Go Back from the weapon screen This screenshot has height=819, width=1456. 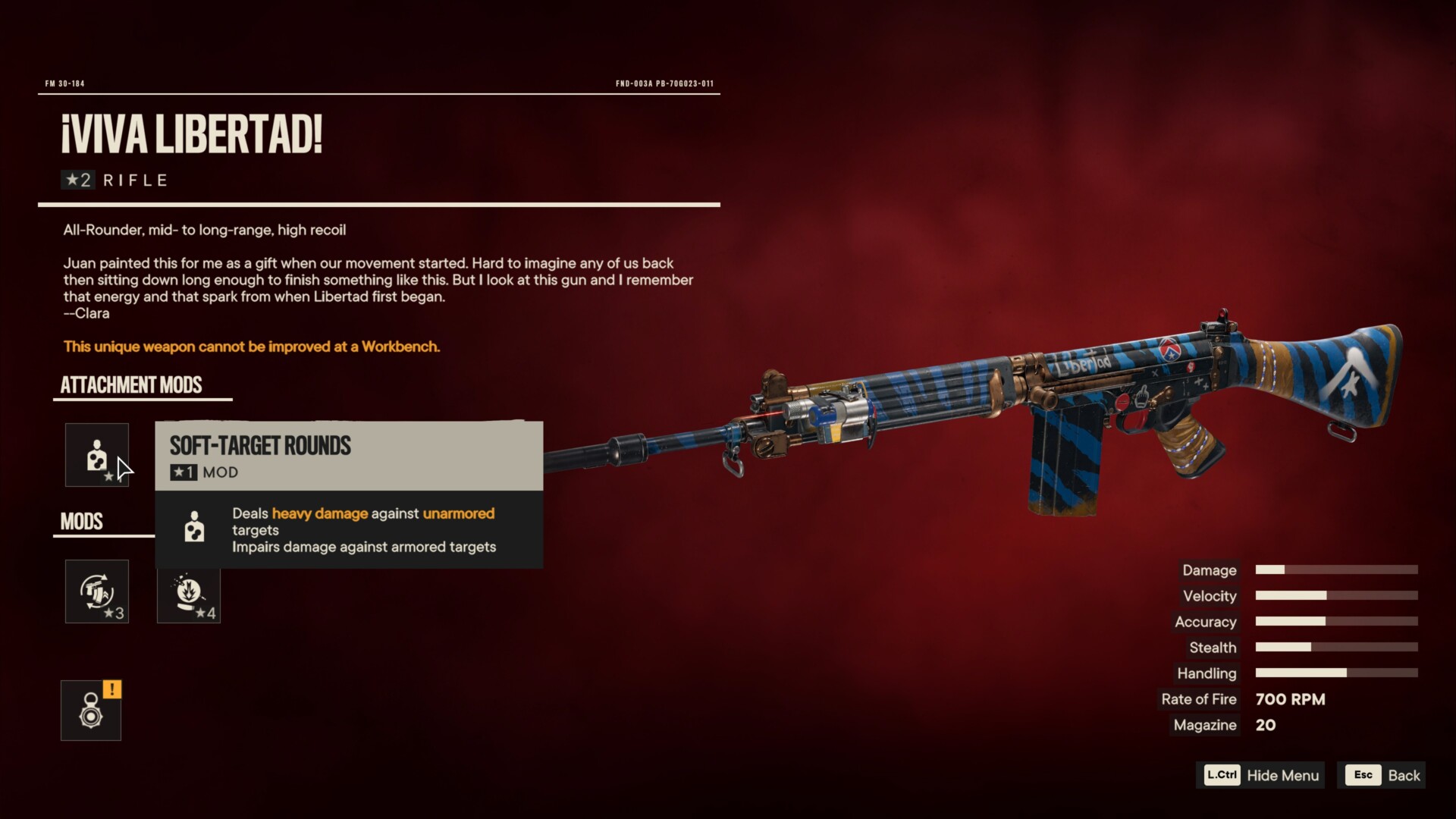coord(1382,775)
